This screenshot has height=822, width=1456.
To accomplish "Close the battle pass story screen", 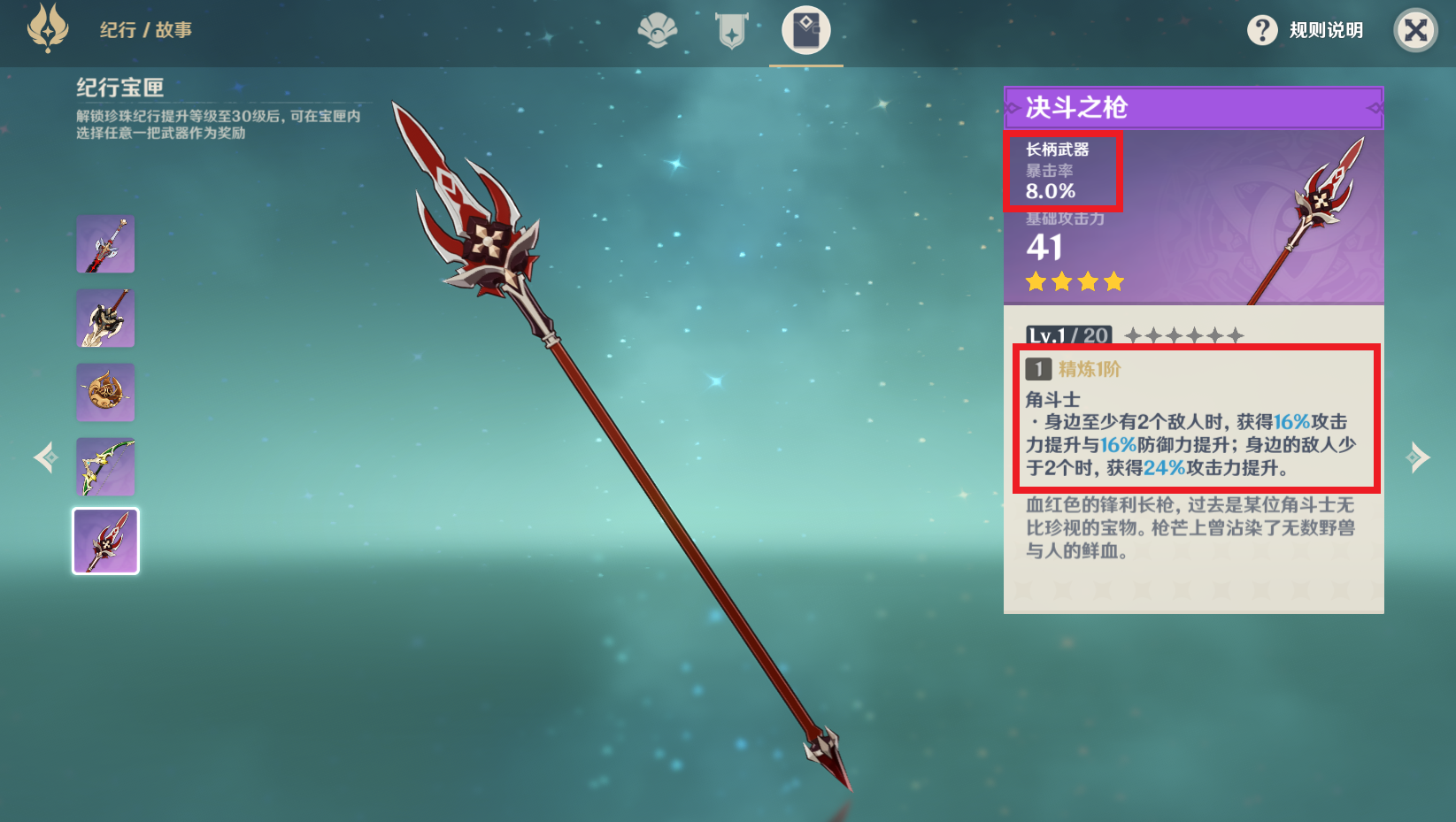I will pos(1415,30).
